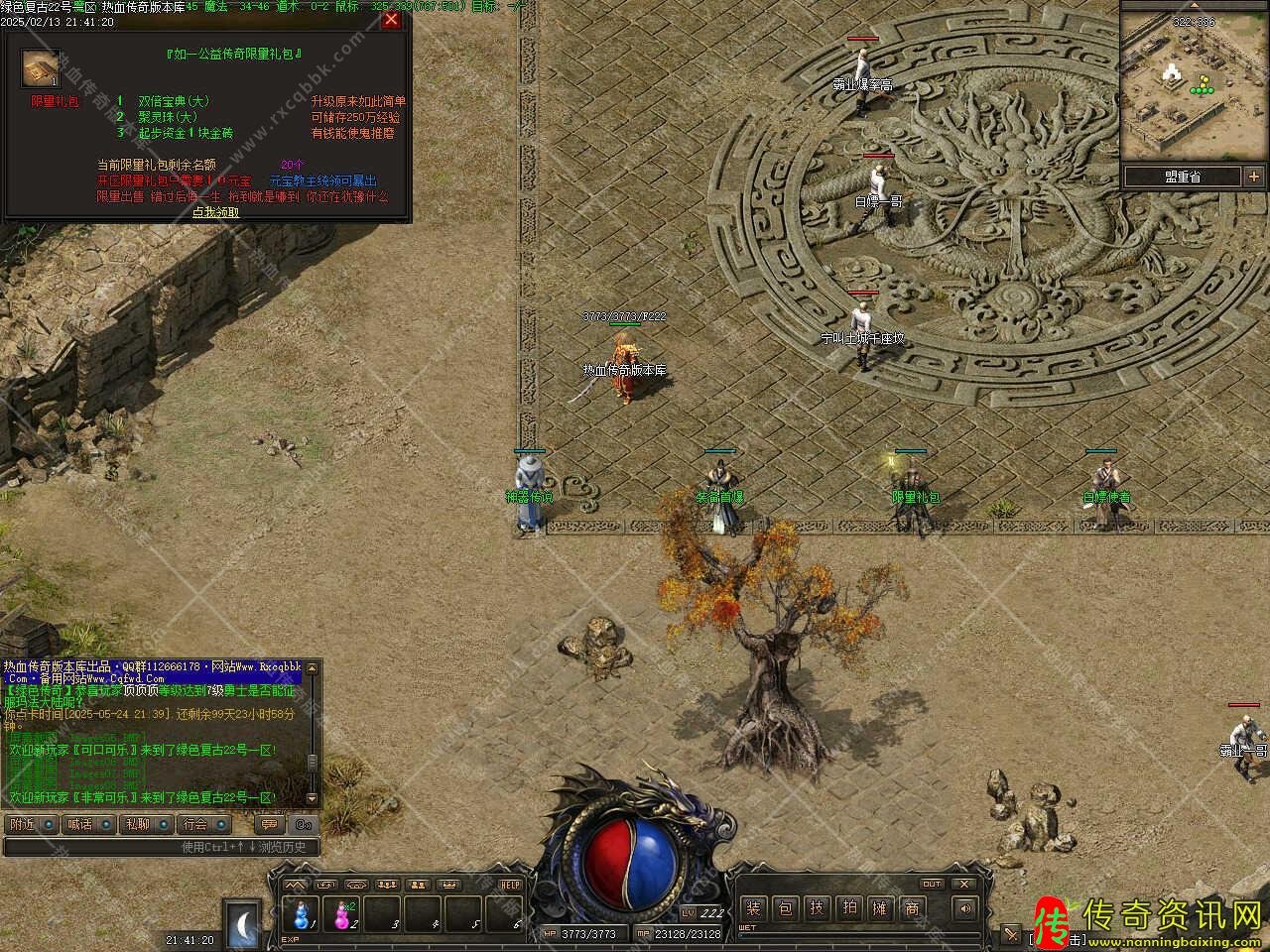
Task: Close the limited gift pack dialog
Action: click(392, 20)
